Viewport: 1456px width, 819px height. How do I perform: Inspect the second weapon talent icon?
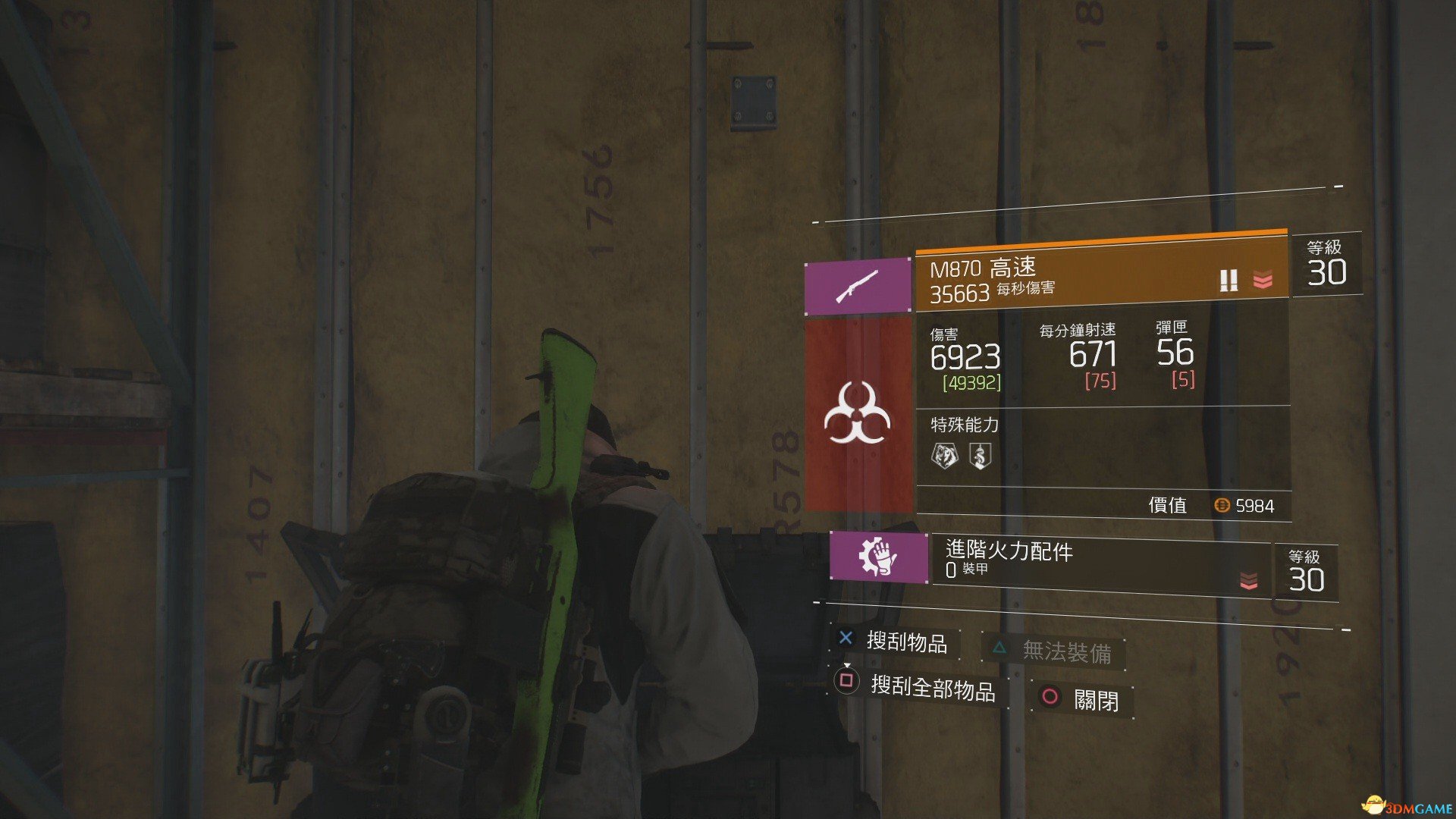point(980,456)
